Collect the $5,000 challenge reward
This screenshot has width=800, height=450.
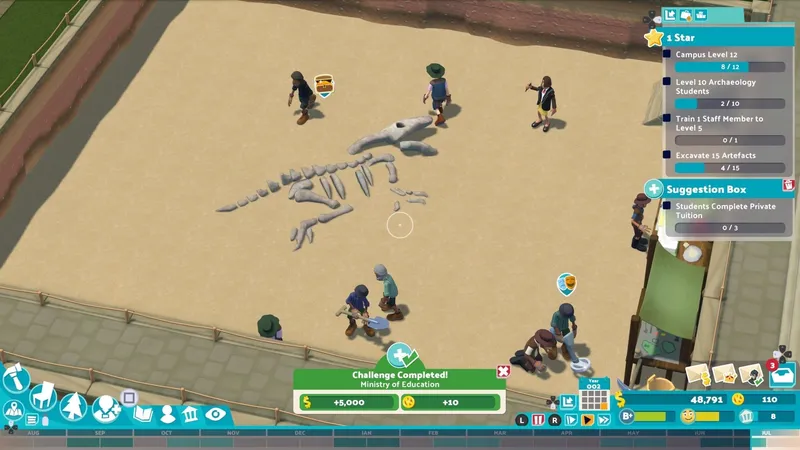tap(347, 402)
